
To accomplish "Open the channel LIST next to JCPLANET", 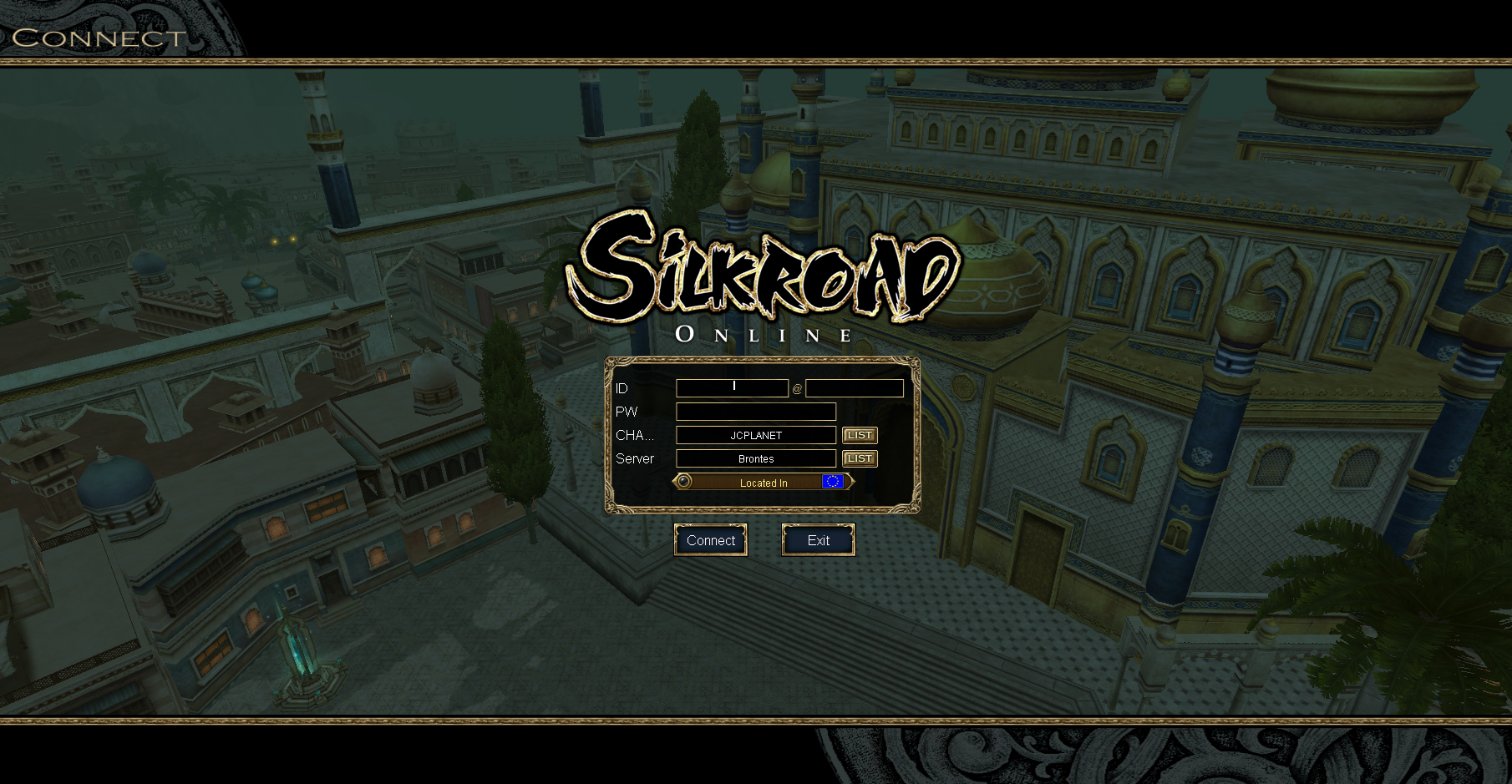I will (860, 435).
